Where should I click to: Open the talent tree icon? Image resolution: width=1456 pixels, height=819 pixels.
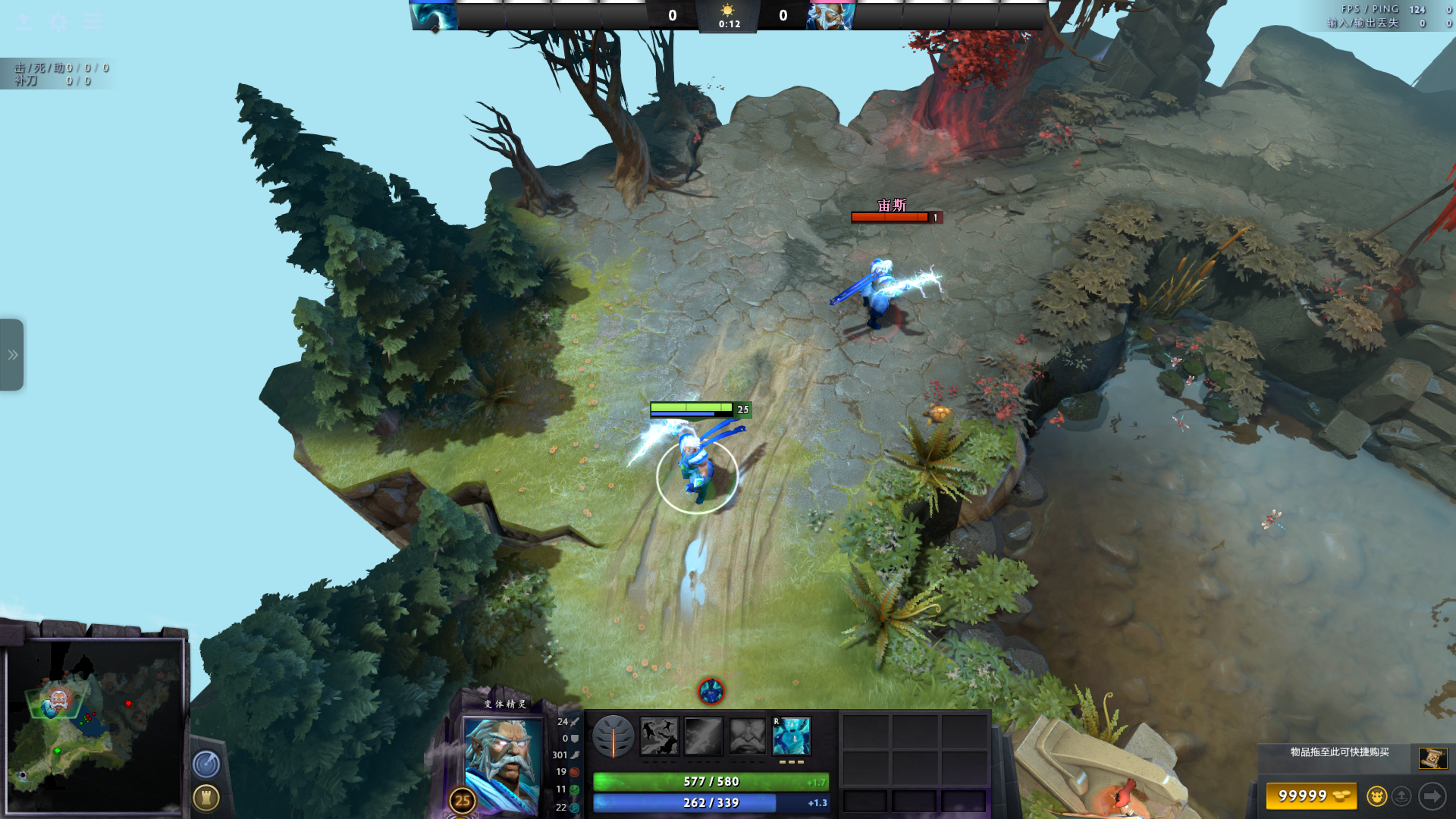(x=613, y=736)
